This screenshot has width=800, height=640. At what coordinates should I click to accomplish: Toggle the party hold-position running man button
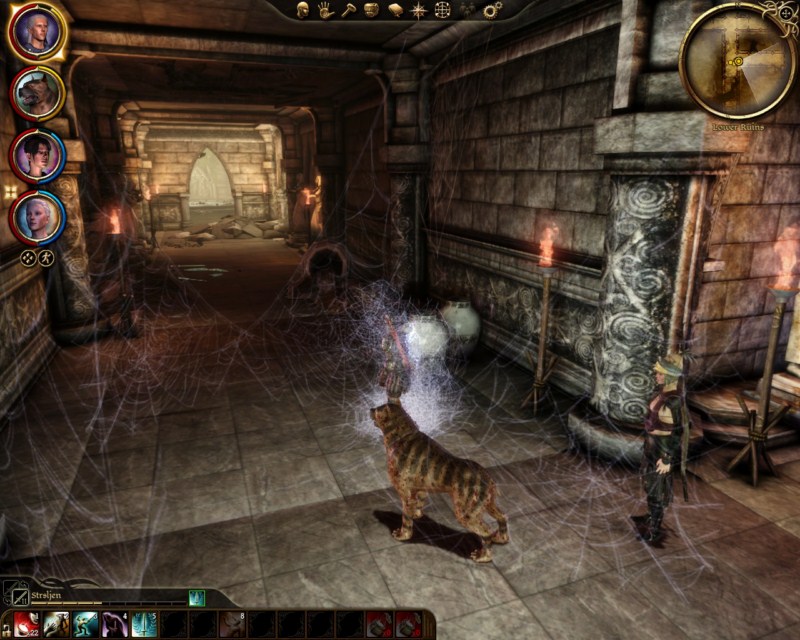(x=46, y=257)
